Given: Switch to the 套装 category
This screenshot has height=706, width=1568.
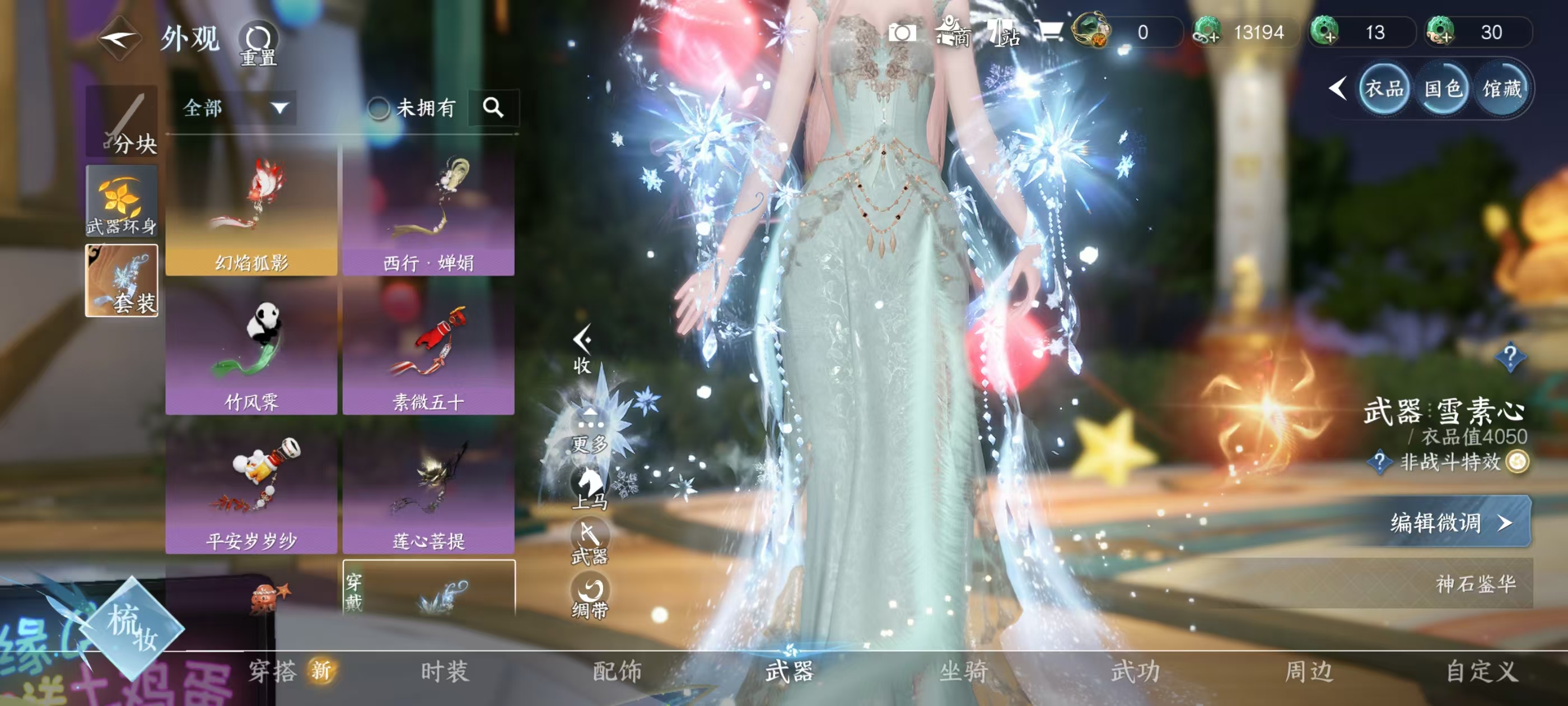Looking at the screenshot, I should pos(122,280).
